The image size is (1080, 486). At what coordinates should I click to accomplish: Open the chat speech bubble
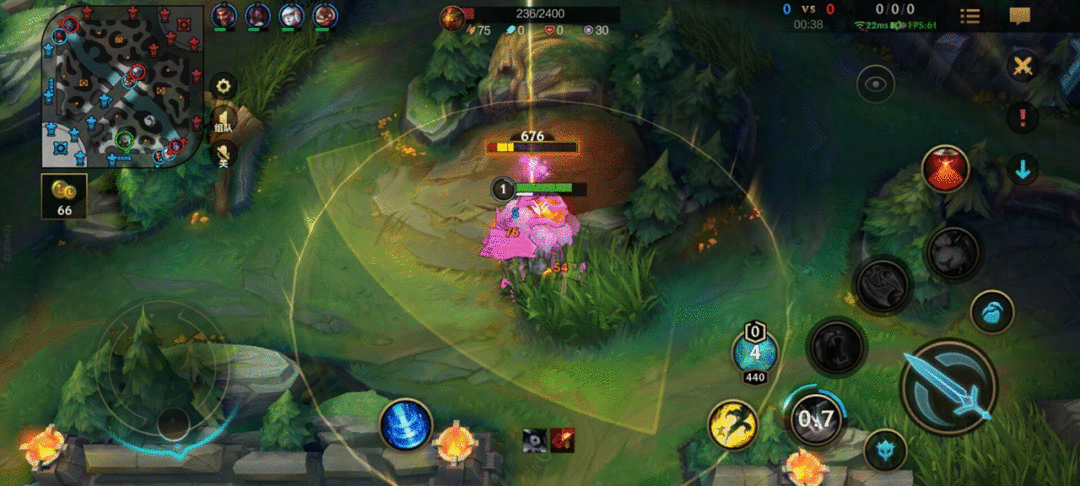pyautogui.click(x=1020, y=16)
